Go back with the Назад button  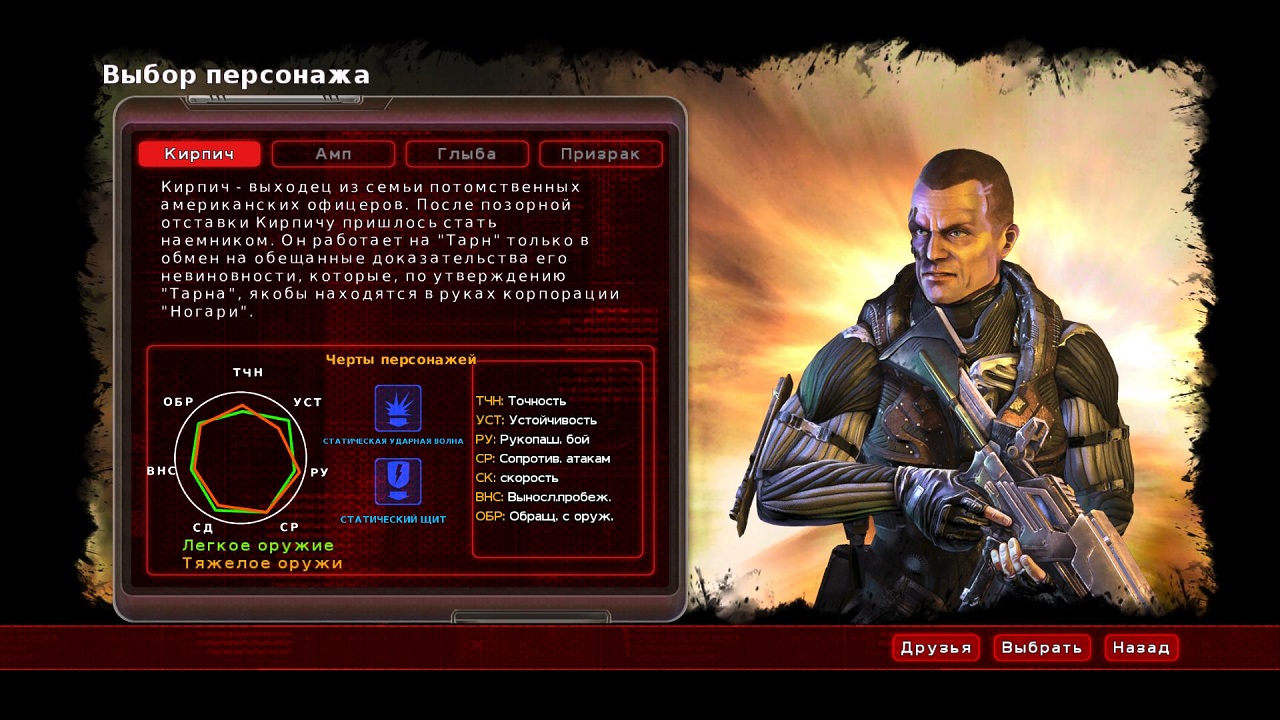pos(1141,648)
